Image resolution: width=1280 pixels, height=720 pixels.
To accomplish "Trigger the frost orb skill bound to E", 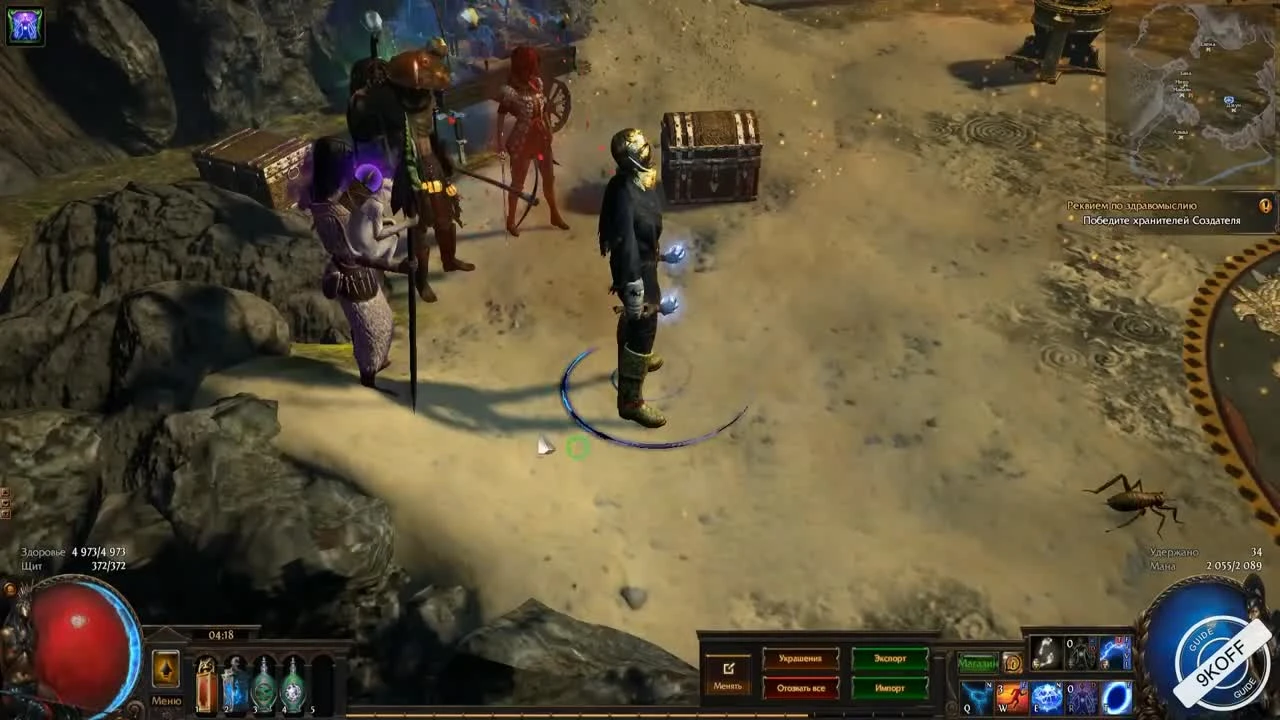I will [1045, 695].
